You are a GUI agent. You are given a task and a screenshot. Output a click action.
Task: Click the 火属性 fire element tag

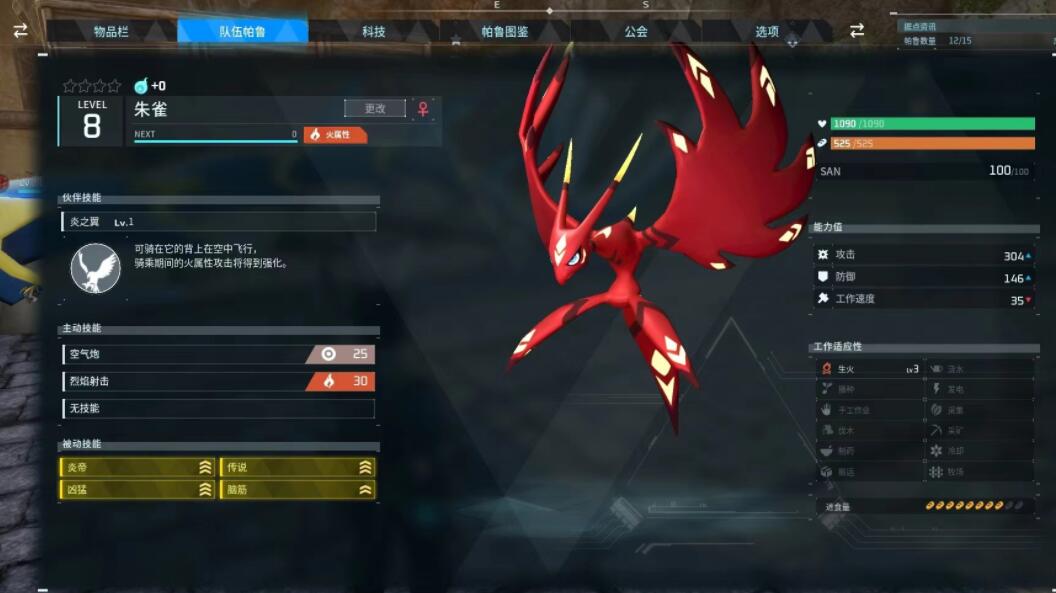(336, 134)
